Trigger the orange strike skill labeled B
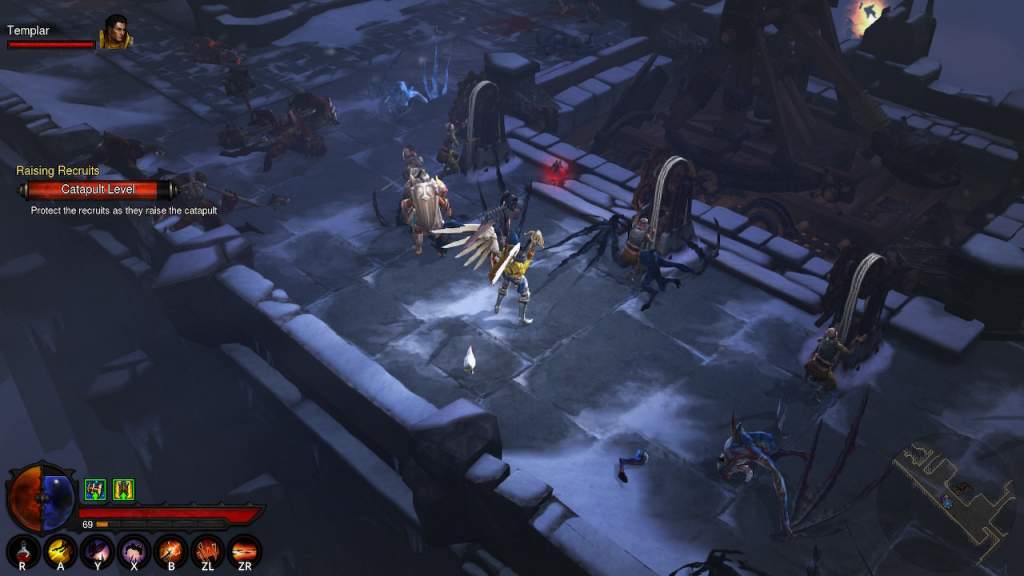This screenshot has height=576, width=1024. 171,551
